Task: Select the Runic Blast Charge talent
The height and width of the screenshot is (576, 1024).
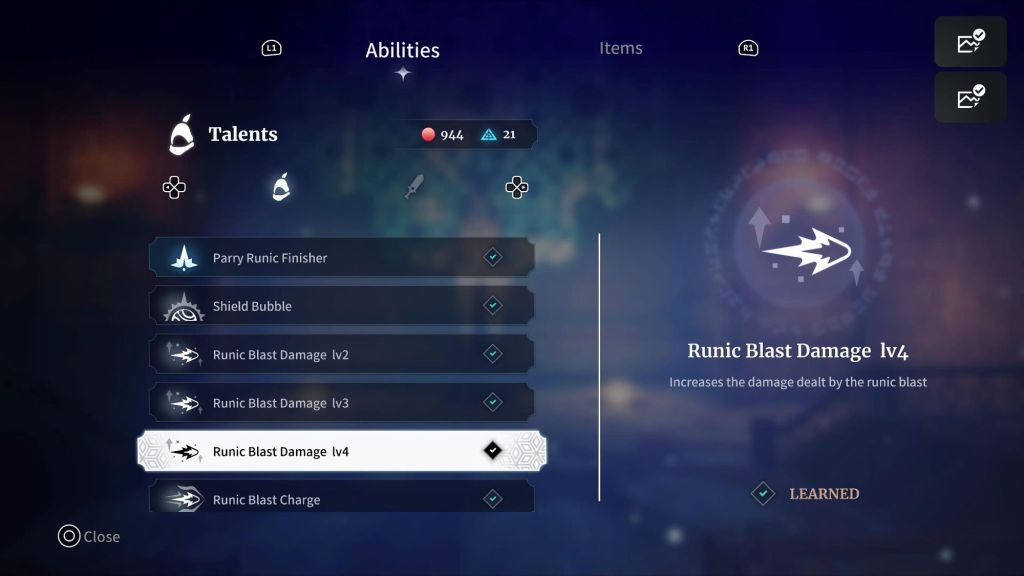Action: (x=342, y=498)
